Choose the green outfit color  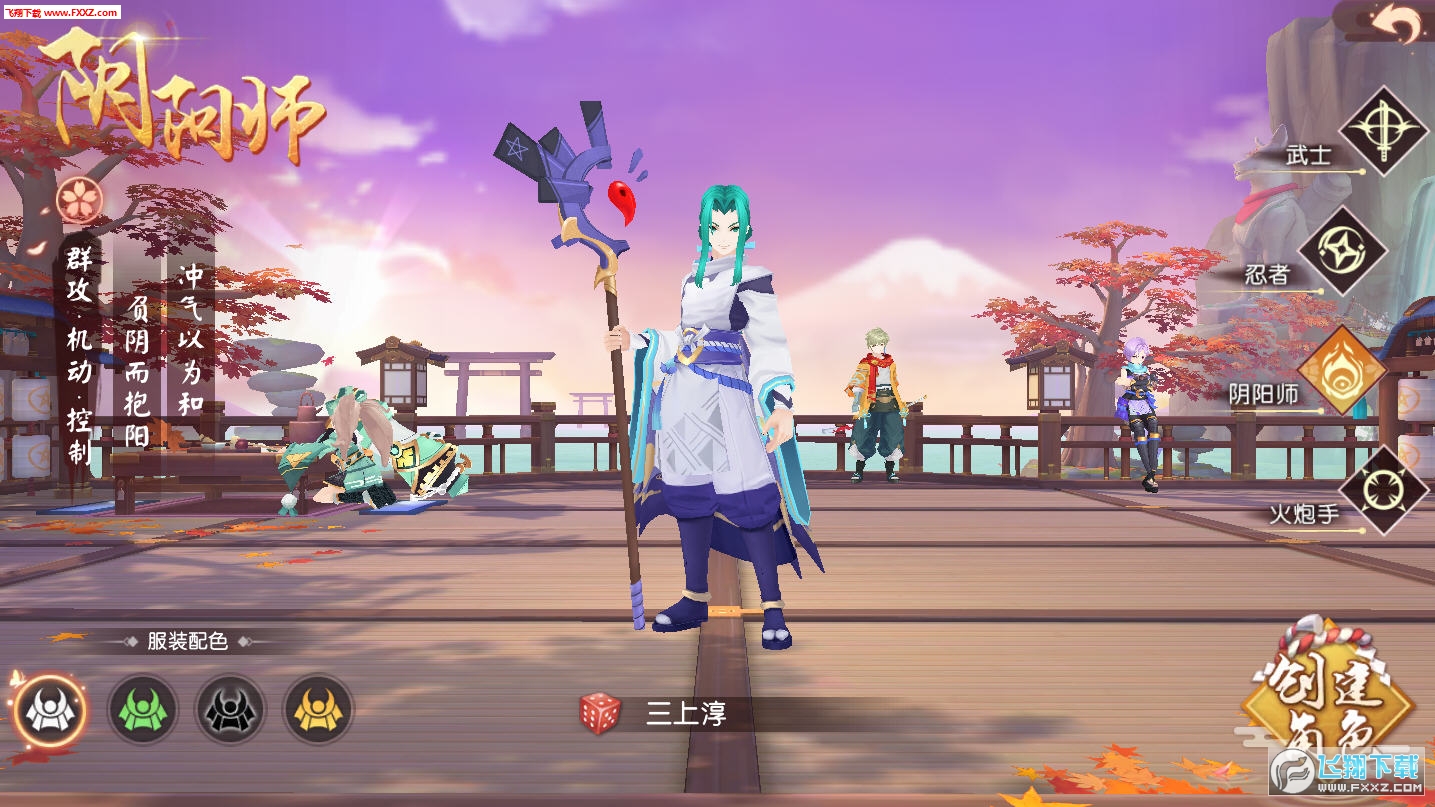pyautogui.click(x=143, y=710)
